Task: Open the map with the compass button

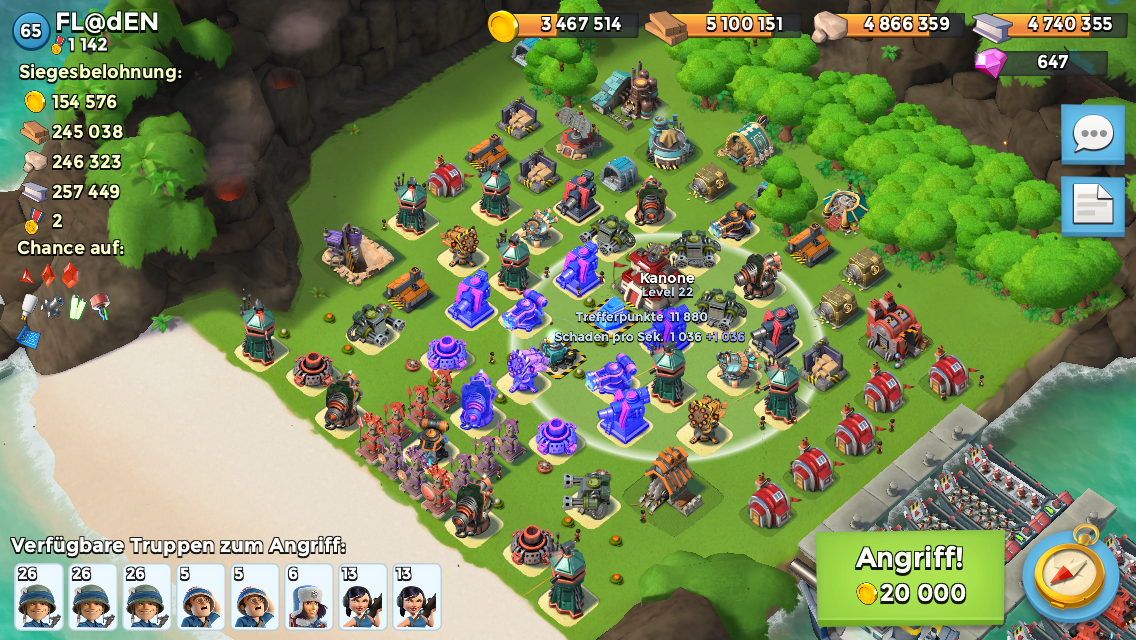Action: [x=1070, y=576]
